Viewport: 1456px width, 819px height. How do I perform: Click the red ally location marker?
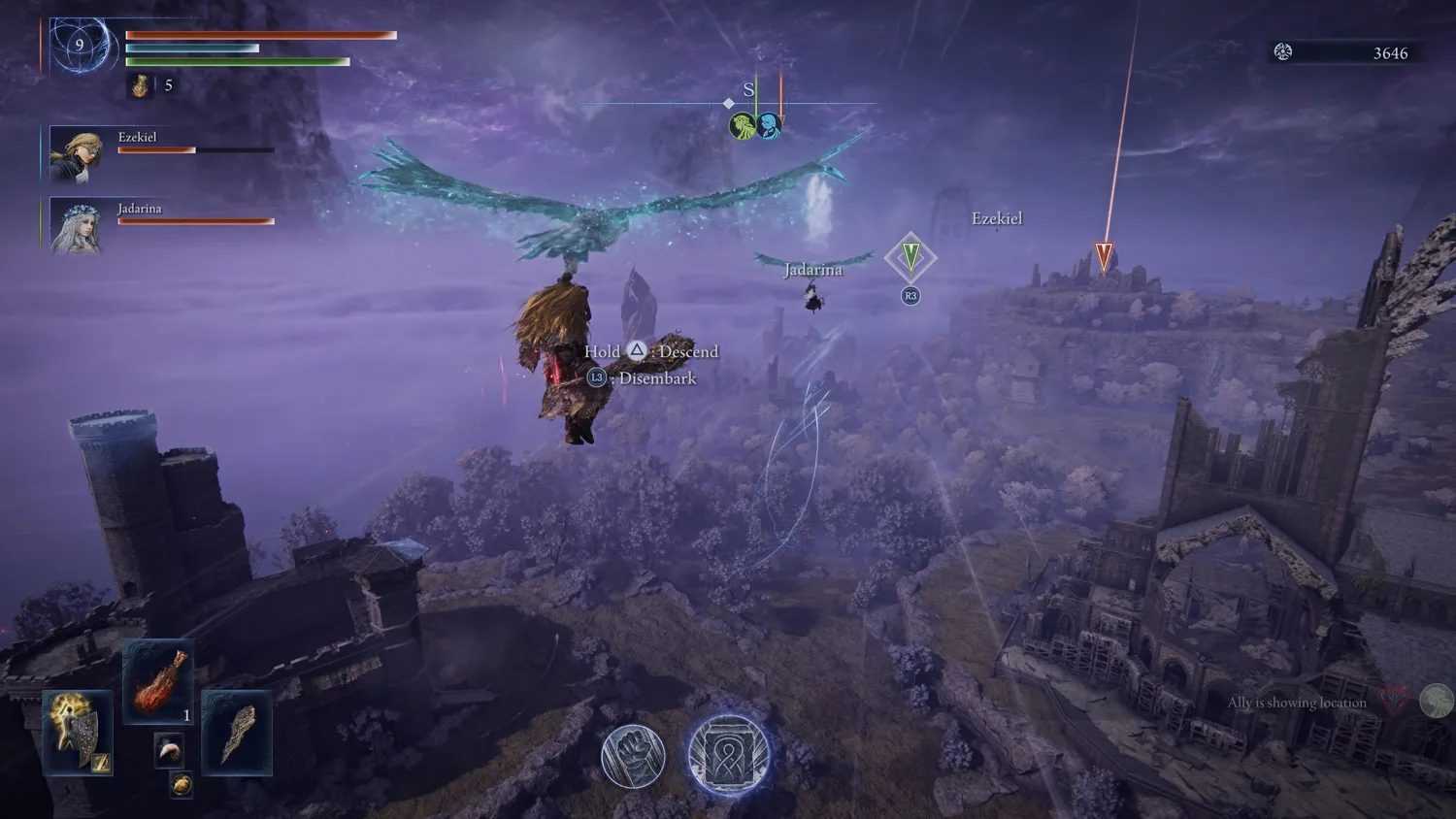coord(1104,256)
